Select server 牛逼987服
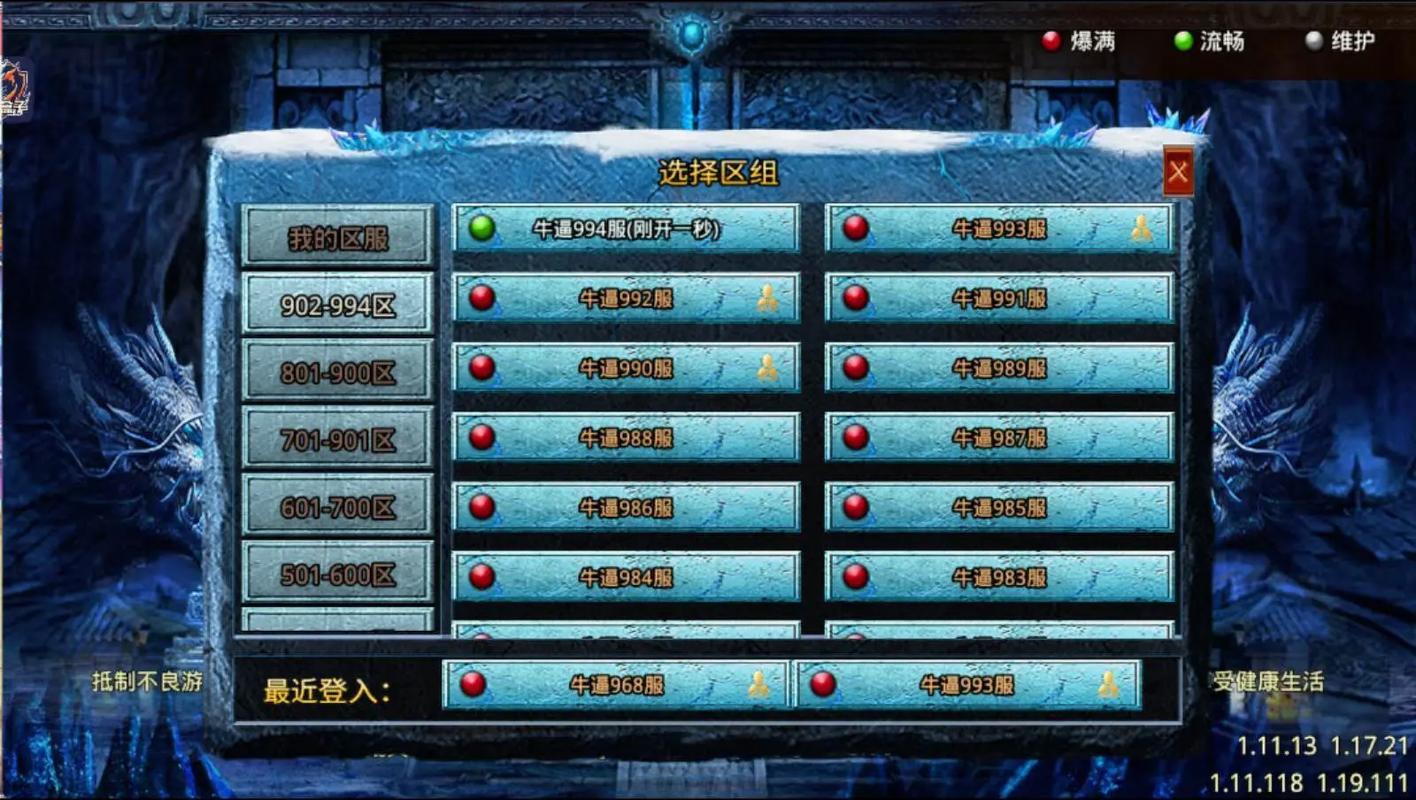The width and height of the screenshot is (1416, 800). click(999, 438)
